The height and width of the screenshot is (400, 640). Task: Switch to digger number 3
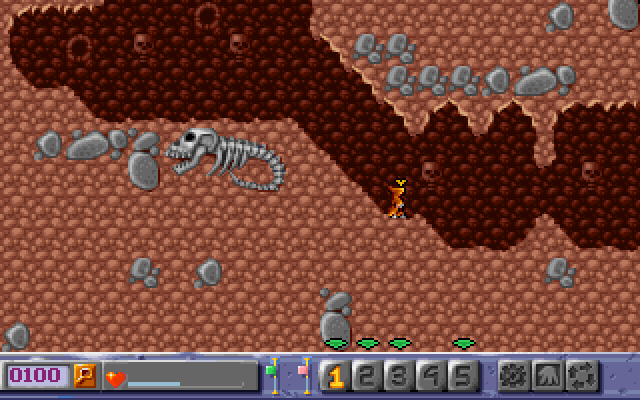(x=398, y=376)
